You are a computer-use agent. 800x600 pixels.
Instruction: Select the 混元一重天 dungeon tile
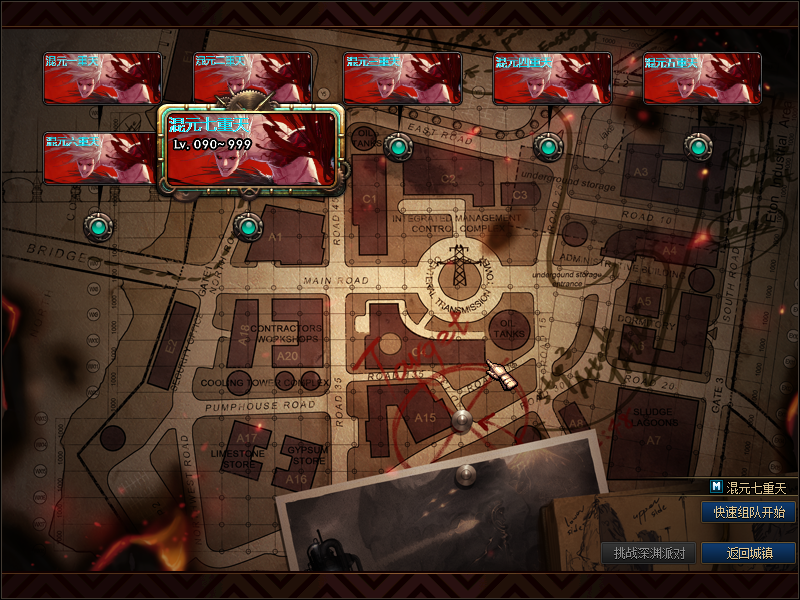102,78
